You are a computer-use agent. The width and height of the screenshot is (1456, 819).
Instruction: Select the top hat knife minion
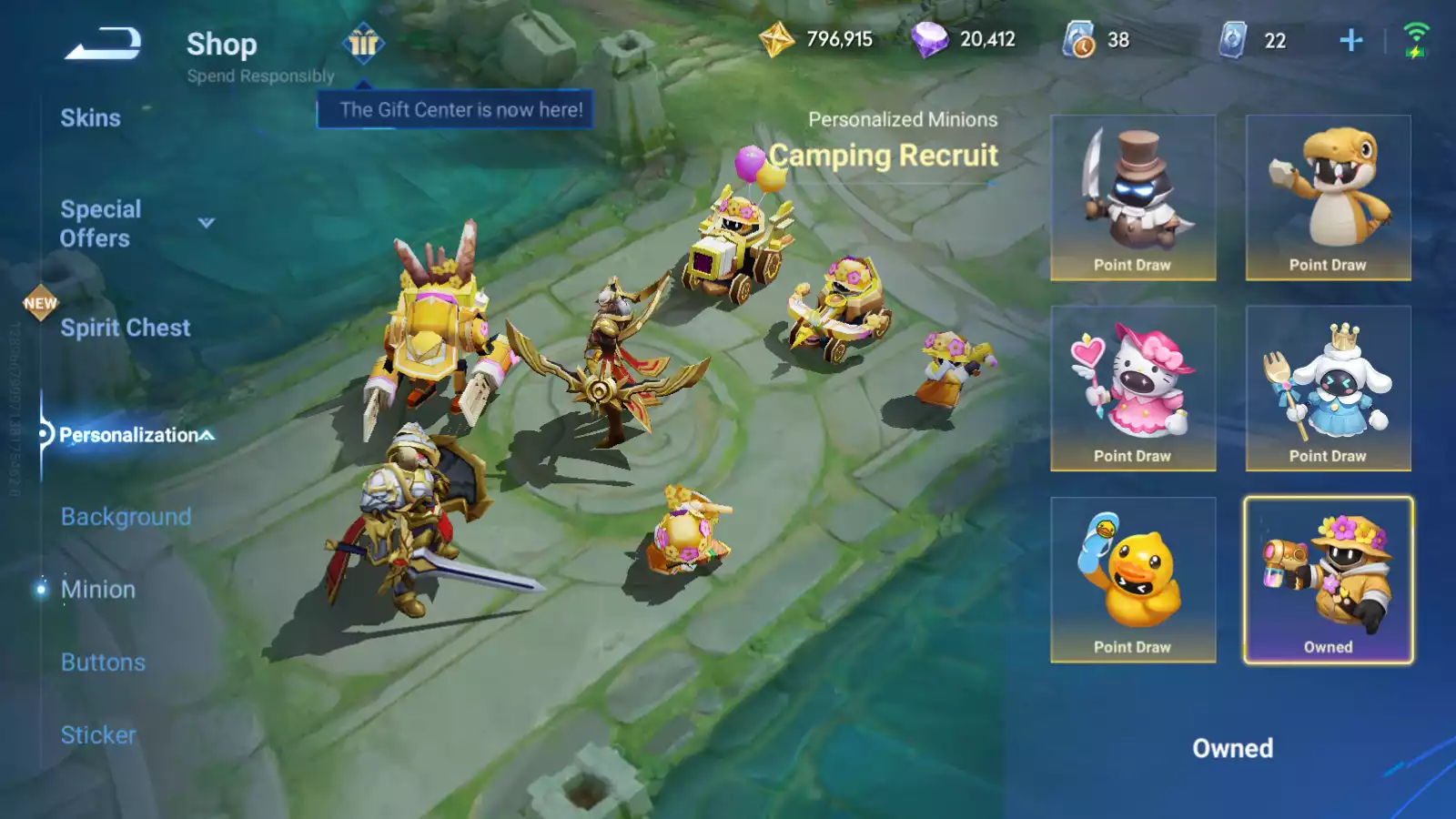1133,197
